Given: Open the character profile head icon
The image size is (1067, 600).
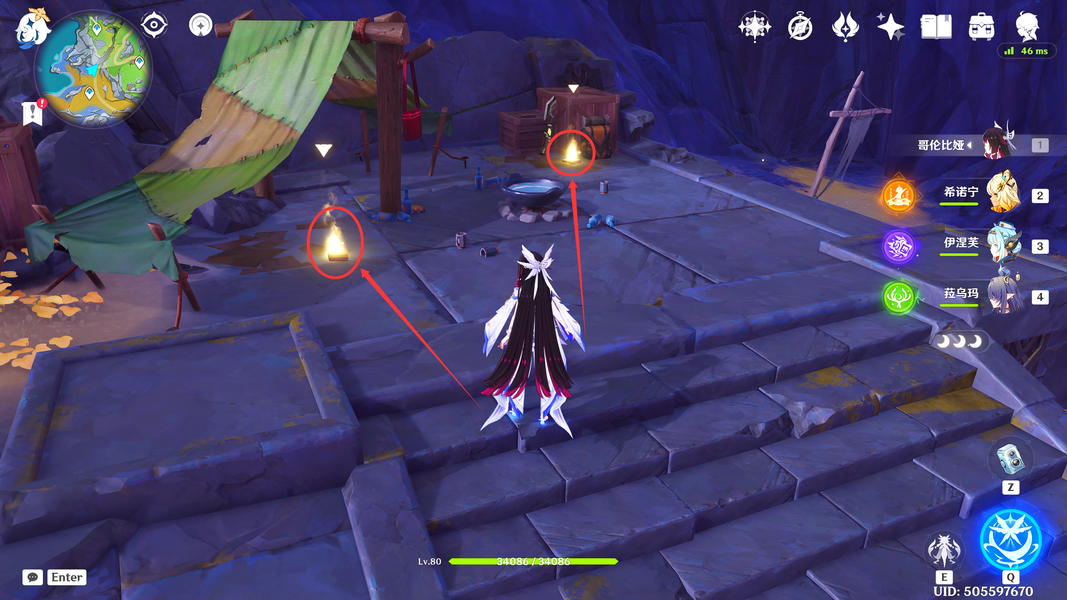Looking at the screenshot, I should [x=1027, y=26].
